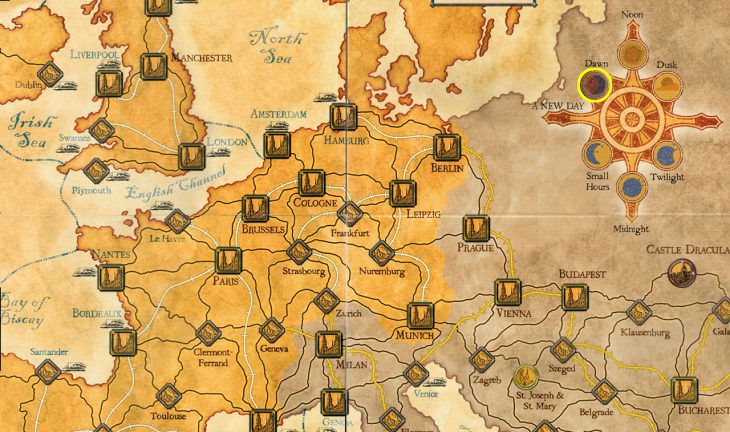
Task: Choose the Berlin city space
Action: coord(446,147)
